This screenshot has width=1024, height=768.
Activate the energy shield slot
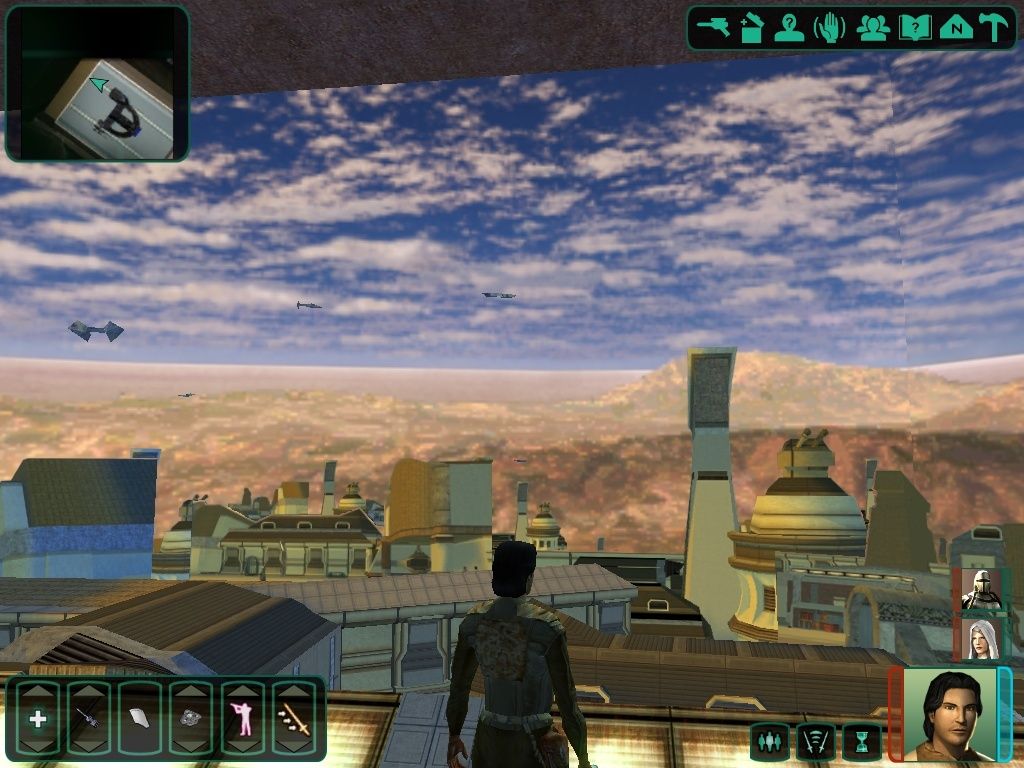coord(140,718)
